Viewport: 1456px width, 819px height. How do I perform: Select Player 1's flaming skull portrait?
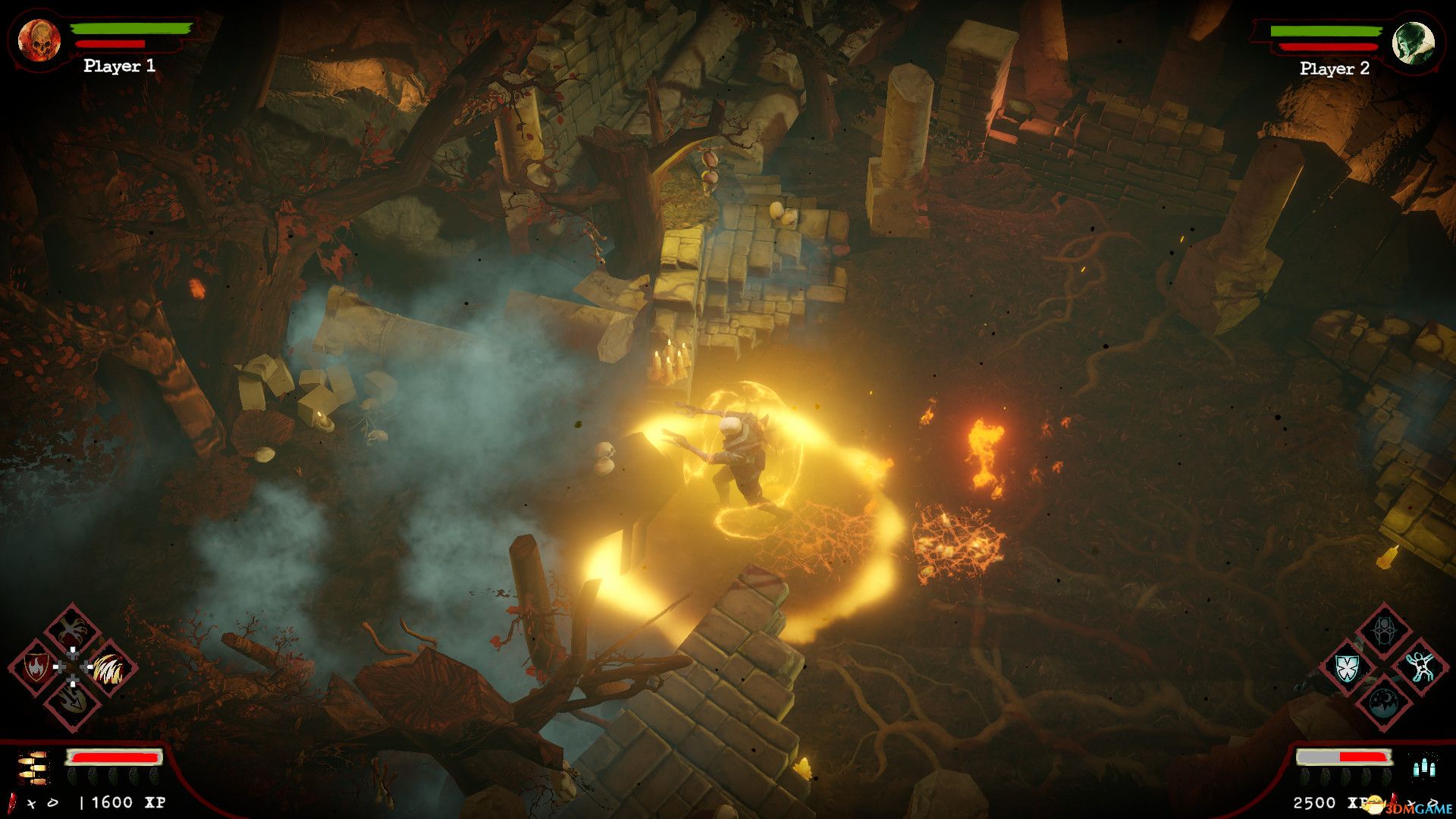(x=39, y=40)
